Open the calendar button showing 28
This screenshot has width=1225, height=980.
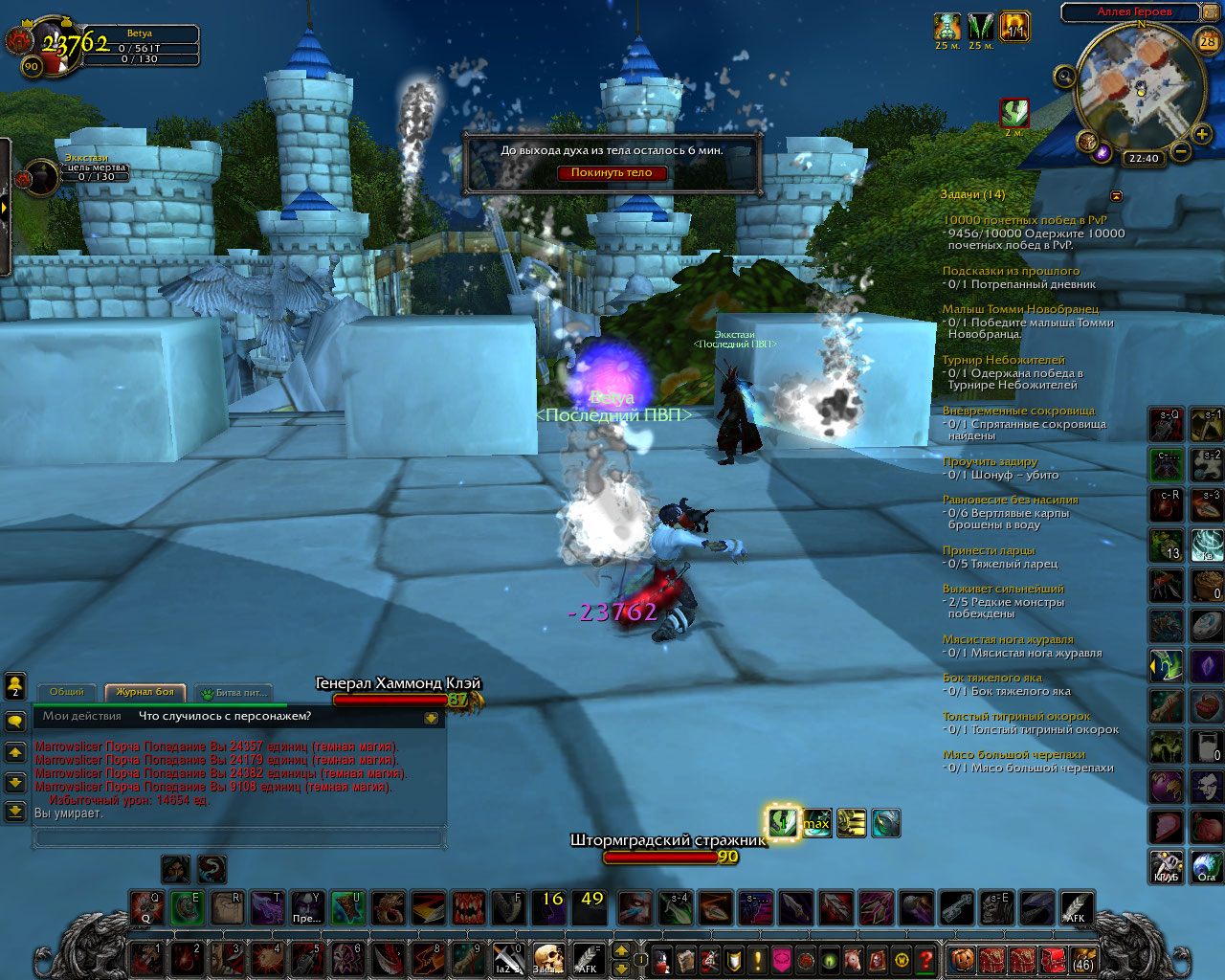pos(1208,41)
